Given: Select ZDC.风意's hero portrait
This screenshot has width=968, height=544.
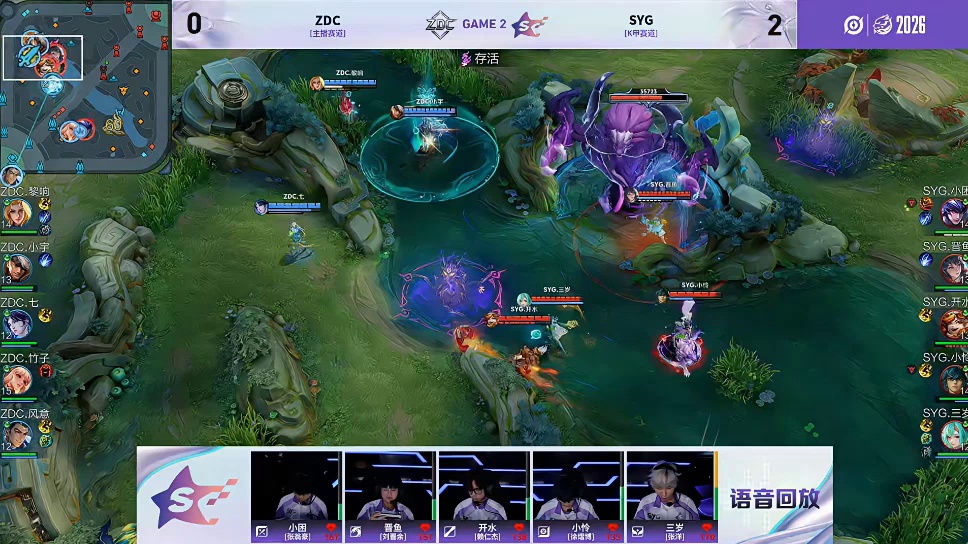Looking at the screenshot, I should pyautogui.click(x=16, y=435).
